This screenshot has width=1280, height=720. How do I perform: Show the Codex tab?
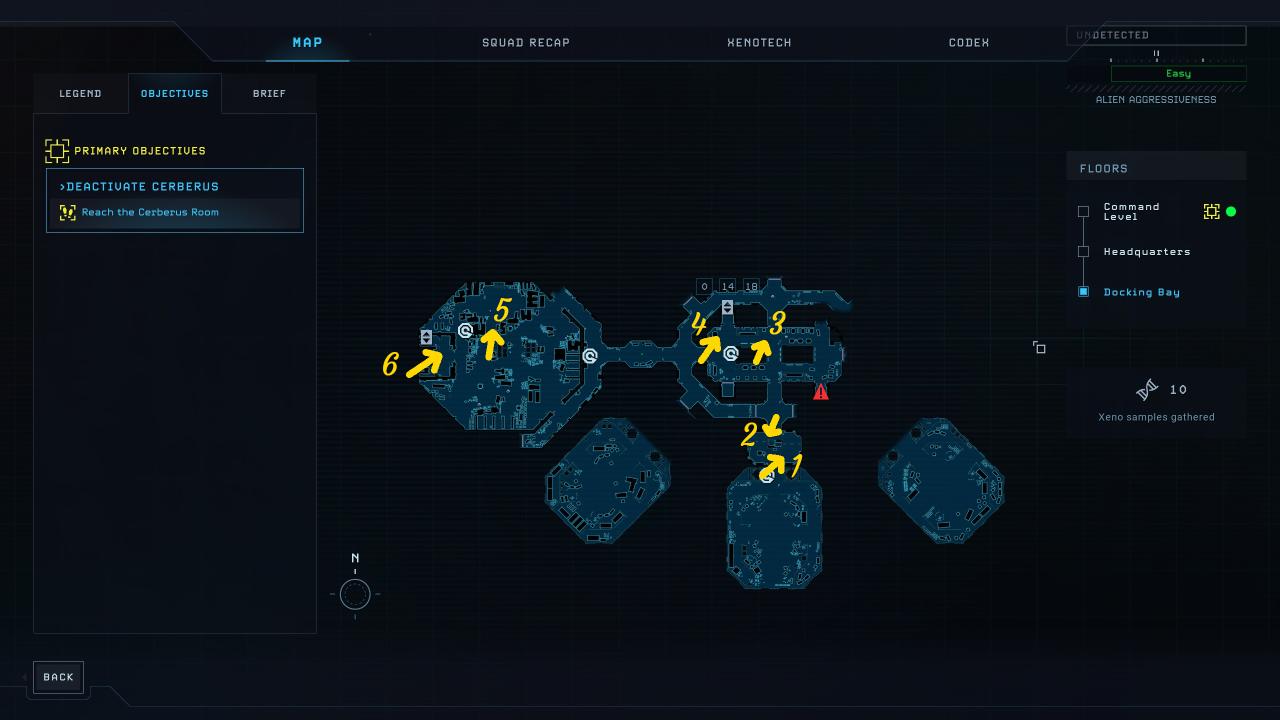[x=968, y=43]
